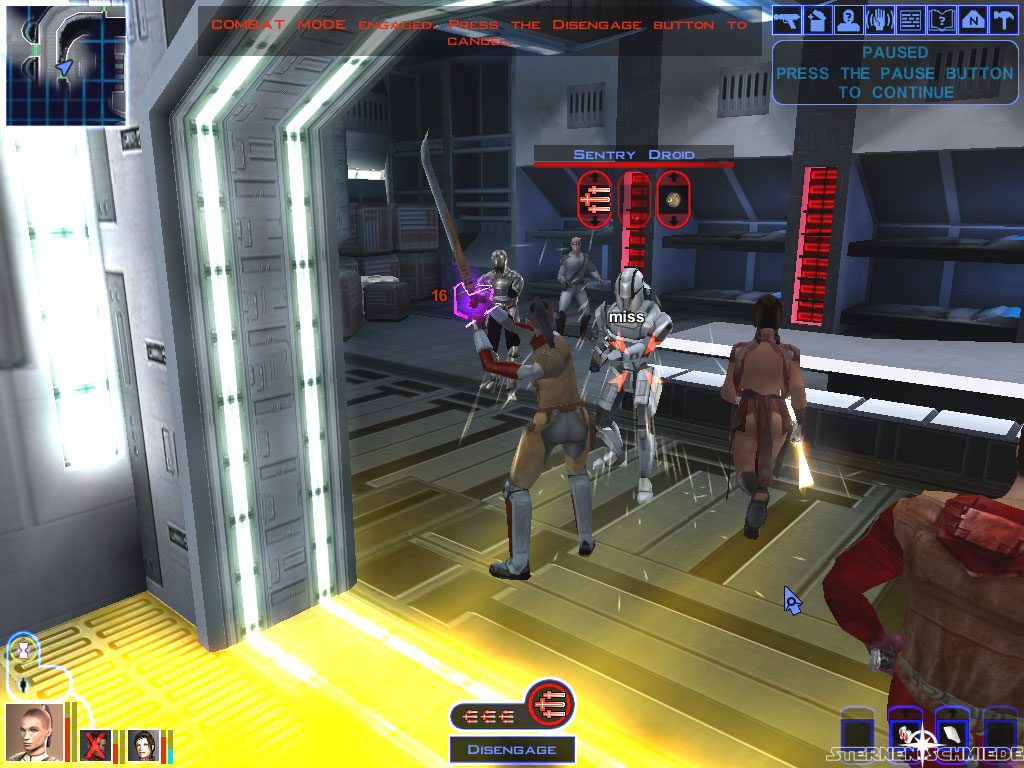
Task: Click the Disengage combat button
Action: tap(511, 749)
